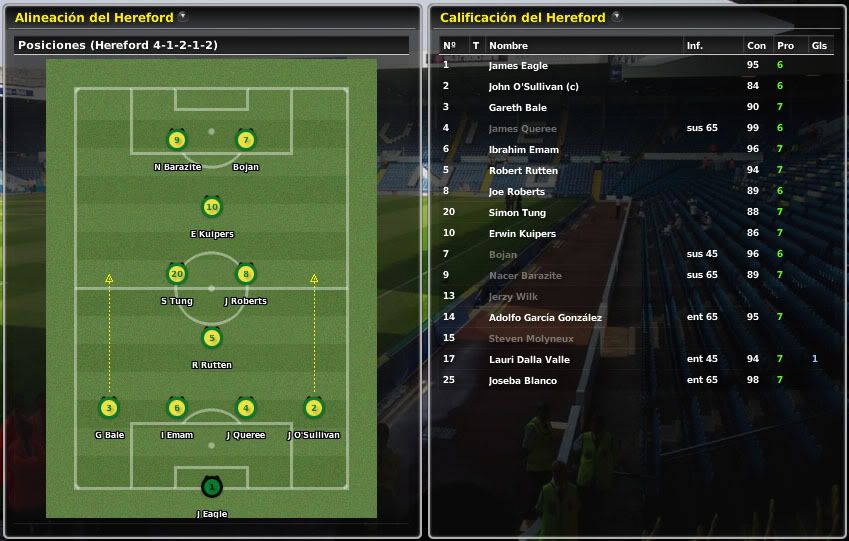Click J Roberts' number 8 marker

click(x=246, y=274)
